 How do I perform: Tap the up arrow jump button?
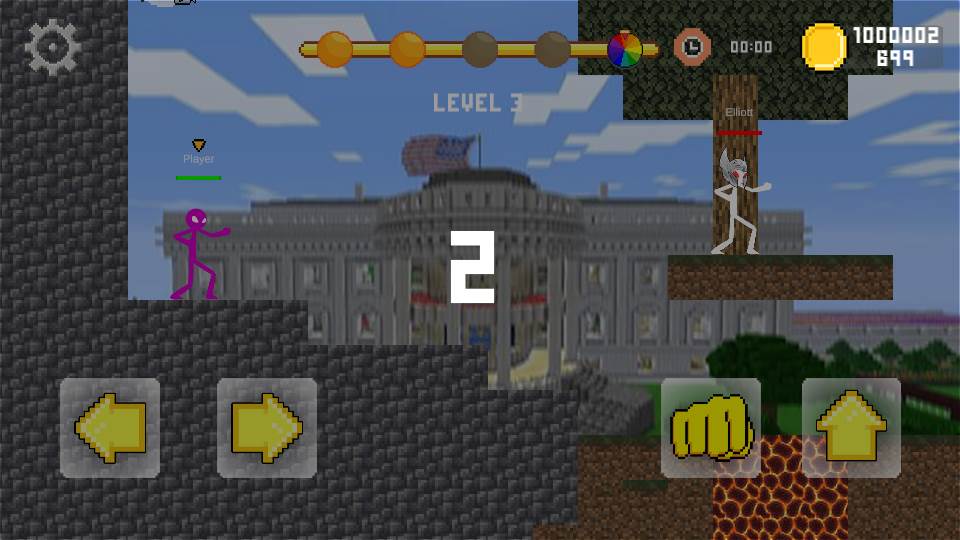point(852,427)
